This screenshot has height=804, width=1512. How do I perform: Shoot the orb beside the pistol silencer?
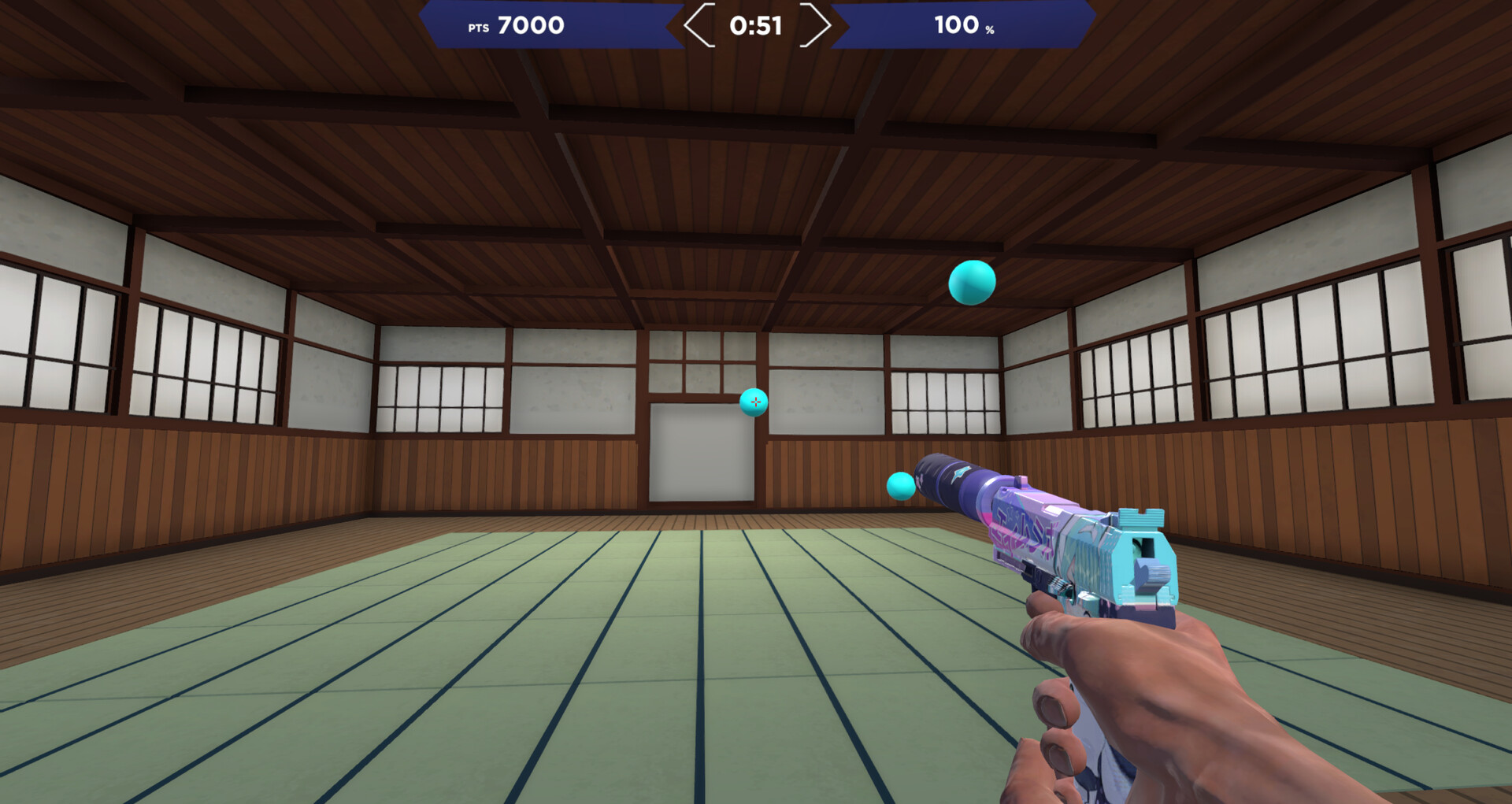click(900, 484)
